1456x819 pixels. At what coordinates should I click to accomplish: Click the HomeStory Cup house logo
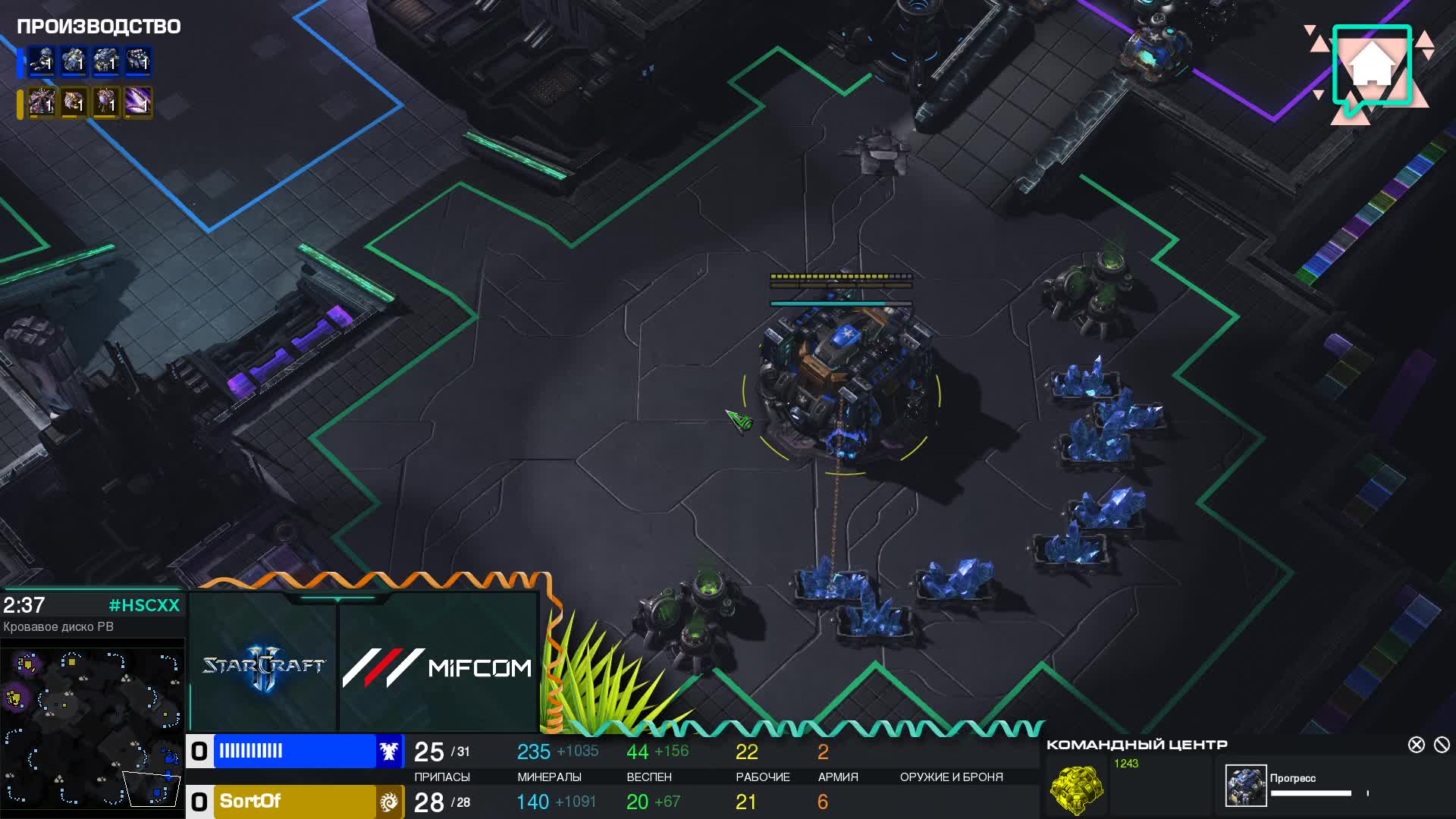tap(1371, 68)
